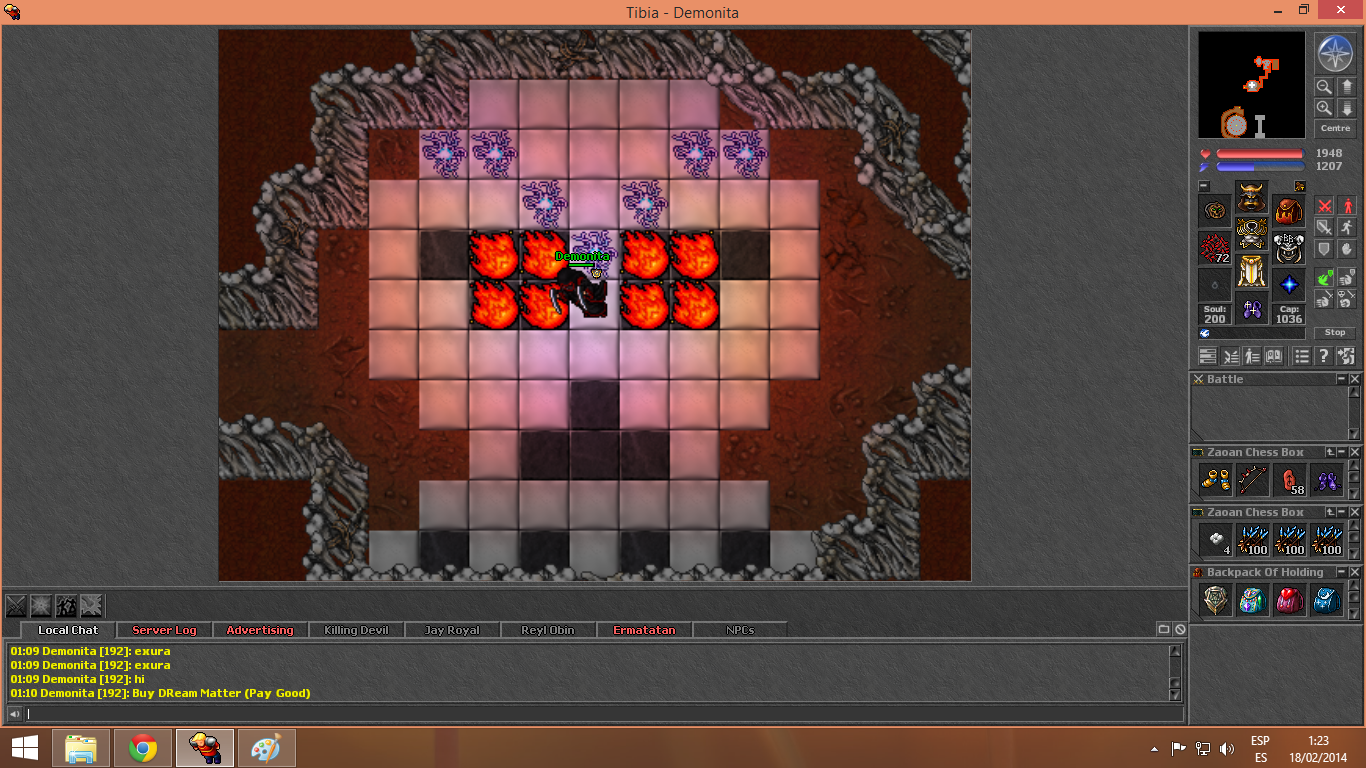Hit the Stop button
Viewport: 1366px width, 768px height.
click(1335, 333)
